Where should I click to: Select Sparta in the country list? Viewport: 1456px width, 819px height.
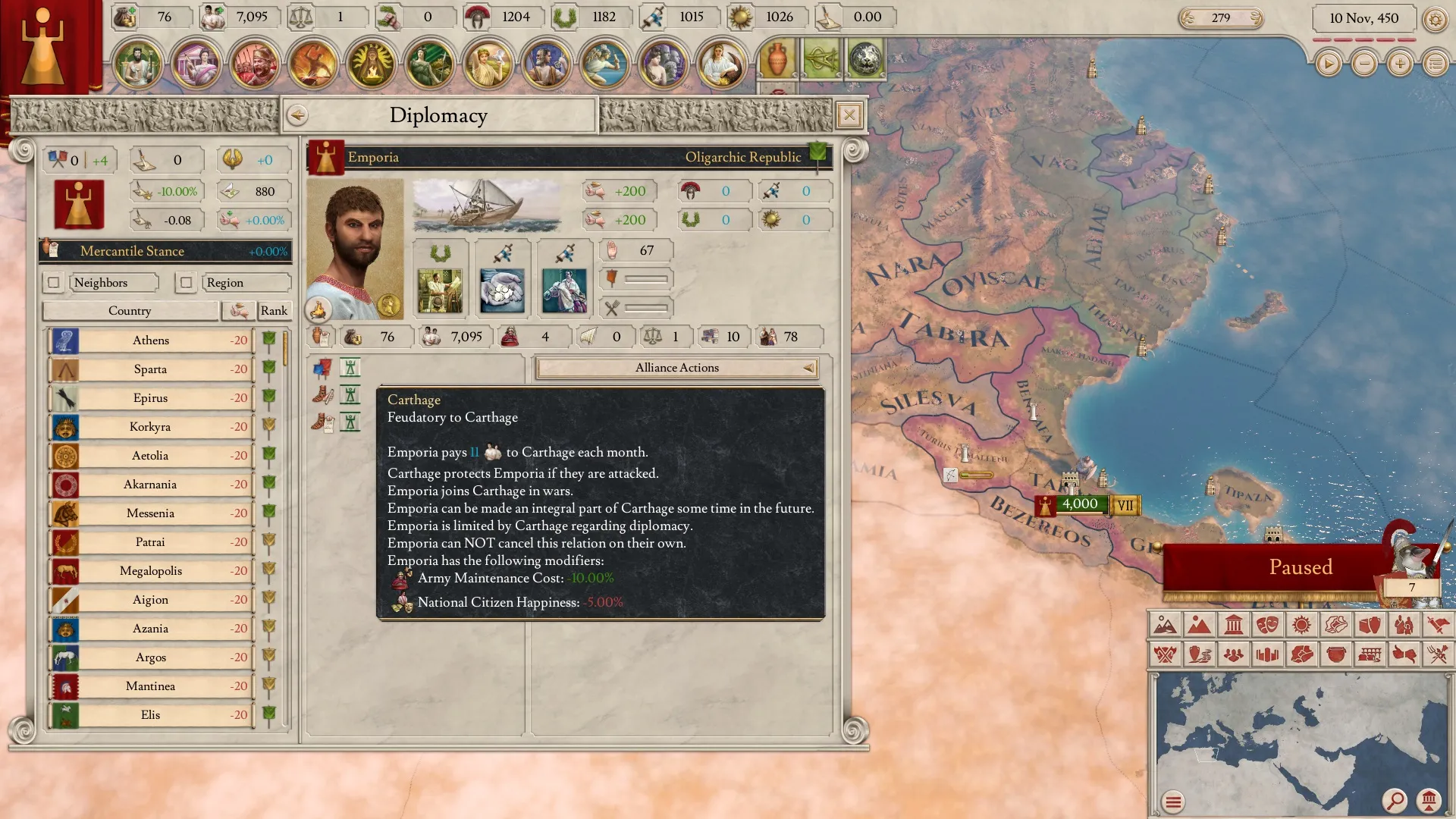150,369
